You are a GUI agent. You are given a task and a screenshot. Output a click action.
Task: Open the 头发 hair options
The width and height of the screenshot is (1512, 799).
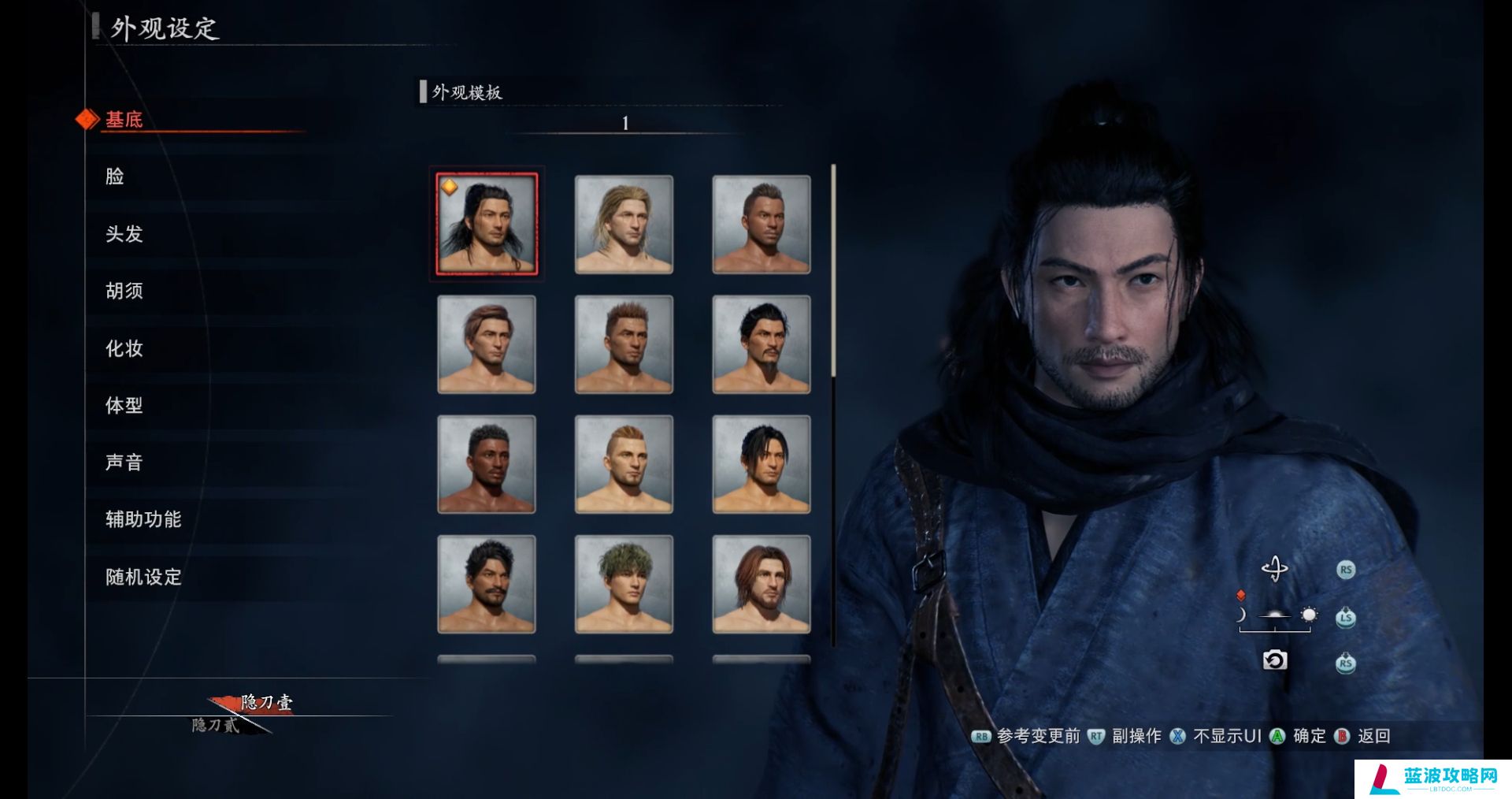[124, 234]
